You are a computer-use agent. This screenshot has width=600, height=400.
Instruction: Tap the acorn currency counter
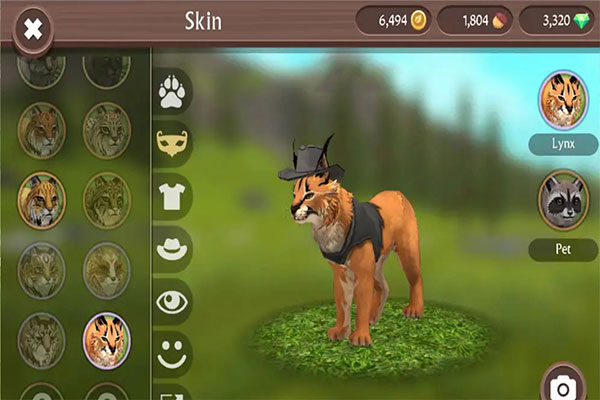(x=474, y=21)
